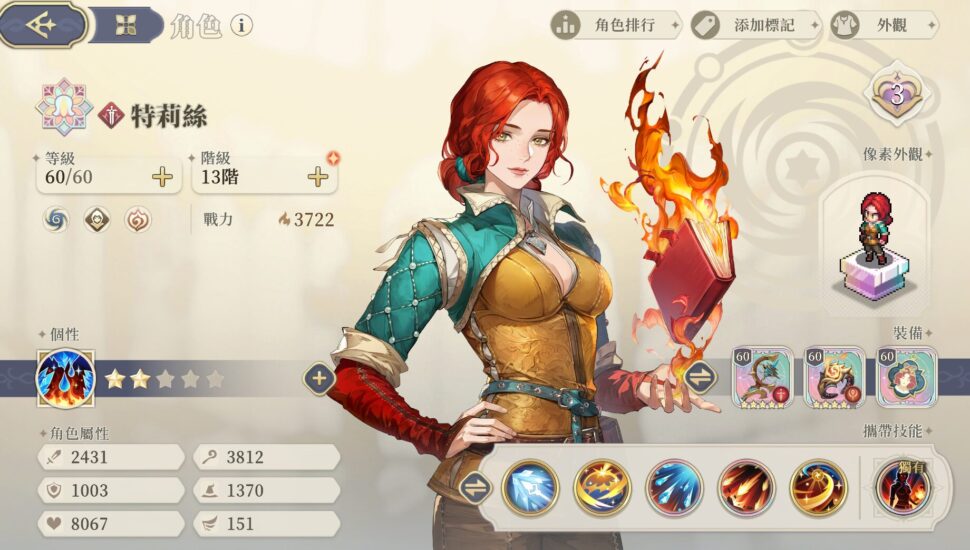
Task: Select the portrait medallion equipment slot
Action: (906, 377)
